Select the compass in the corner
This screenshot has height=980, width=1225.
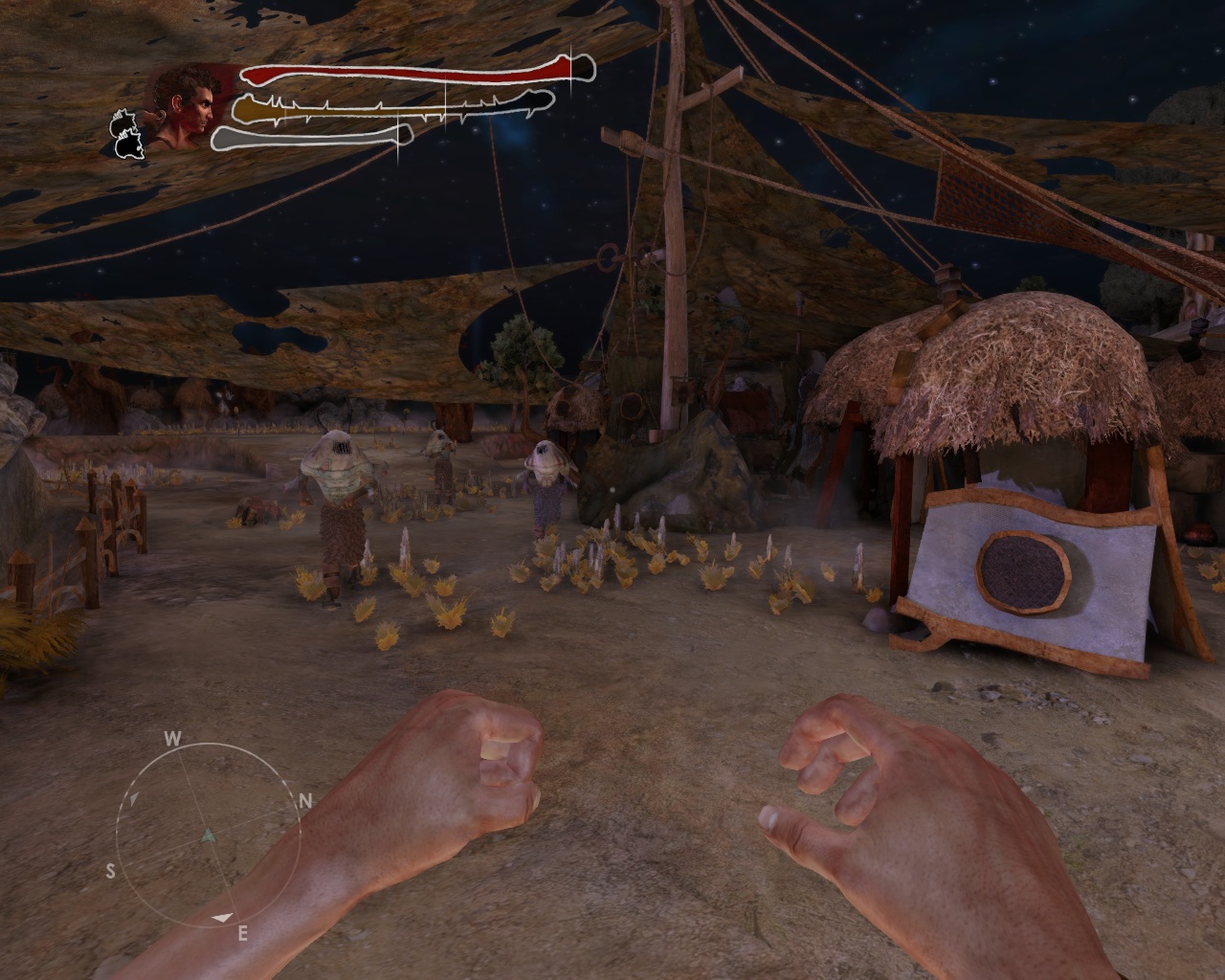coord(207,835)
